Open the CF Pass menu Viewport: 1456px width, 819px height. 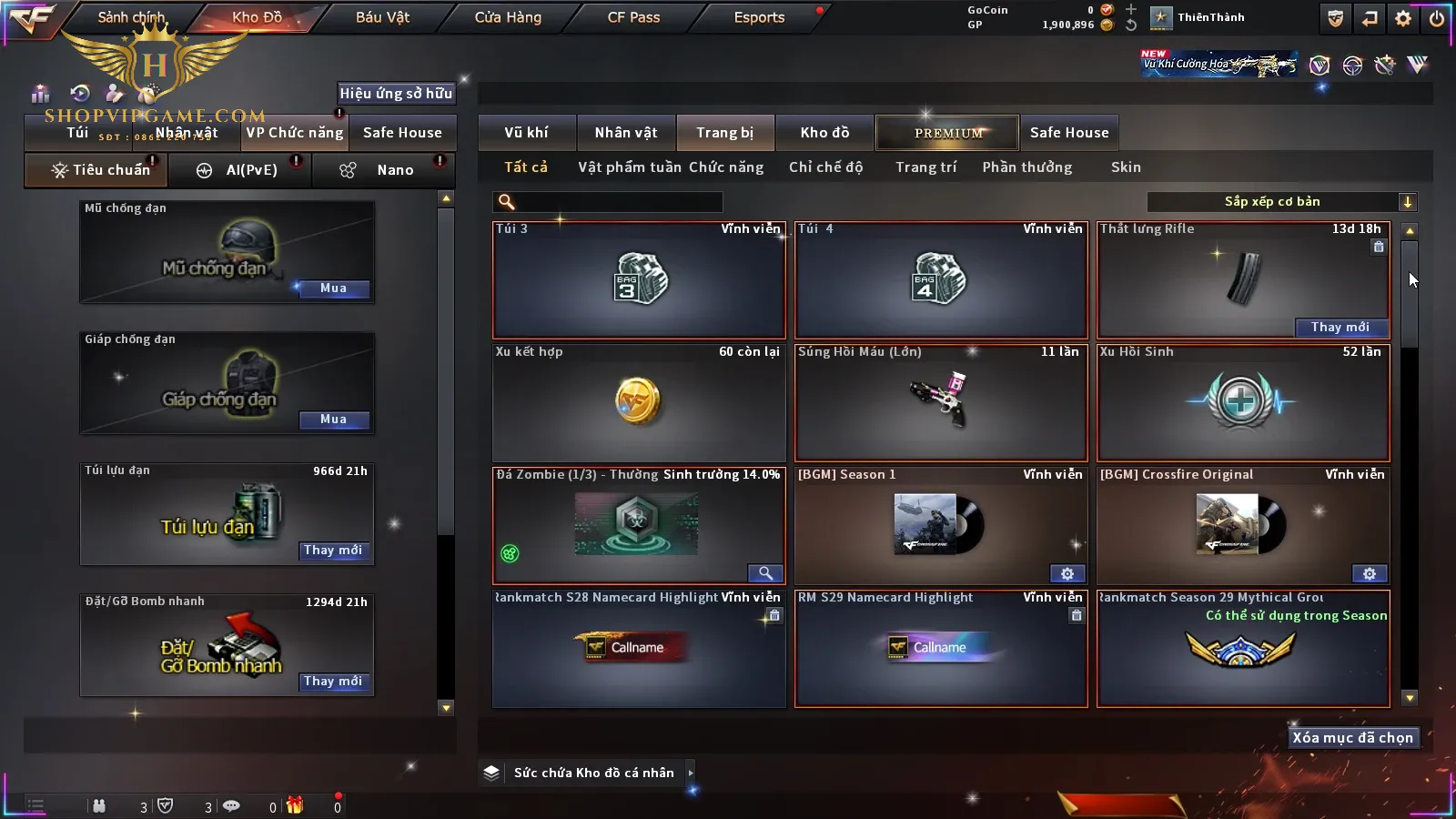(633, 17)
